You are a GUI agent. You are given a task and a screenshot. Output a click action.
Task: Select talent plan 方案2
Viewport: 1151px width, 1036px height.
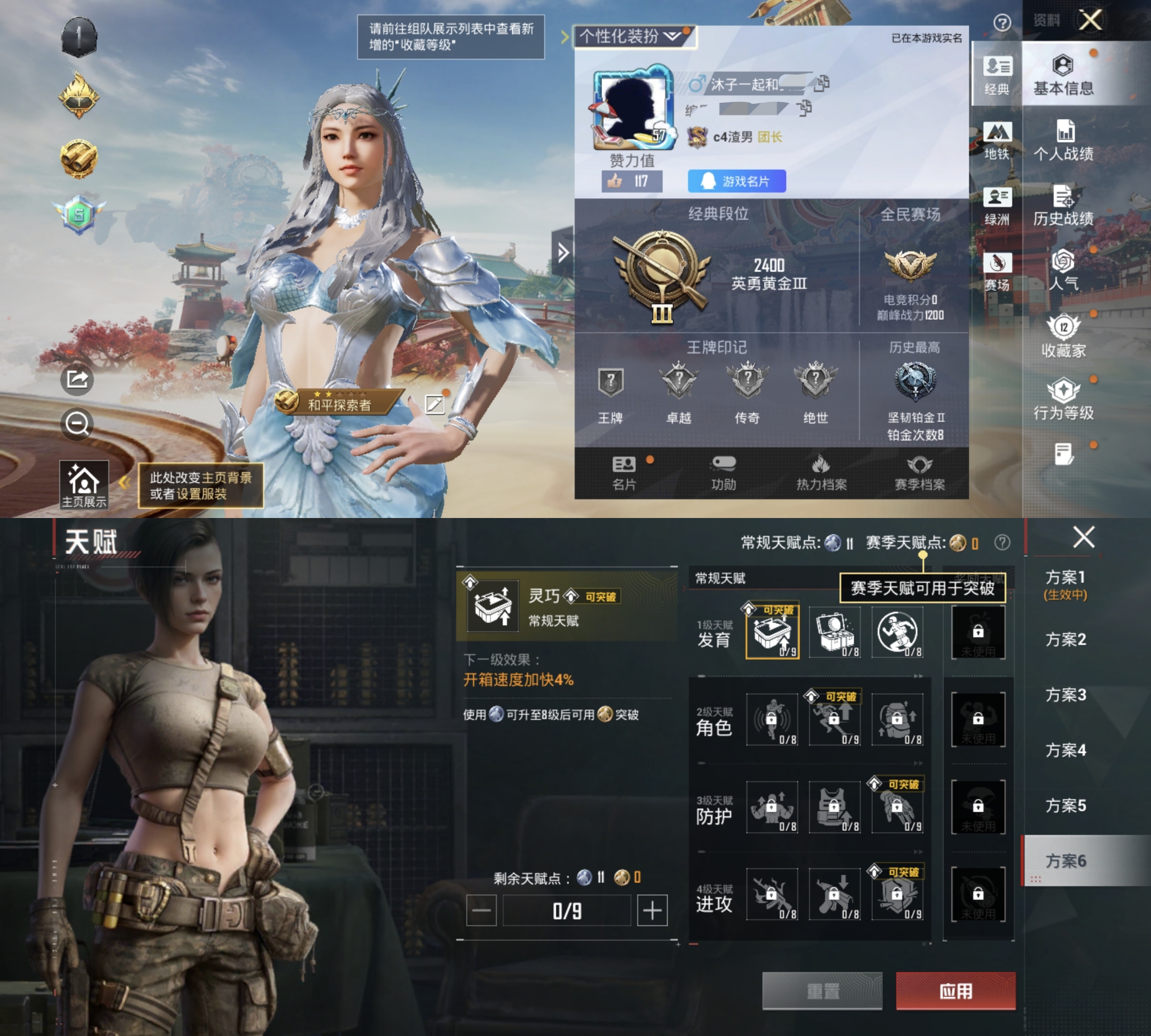coord(1065,640)
